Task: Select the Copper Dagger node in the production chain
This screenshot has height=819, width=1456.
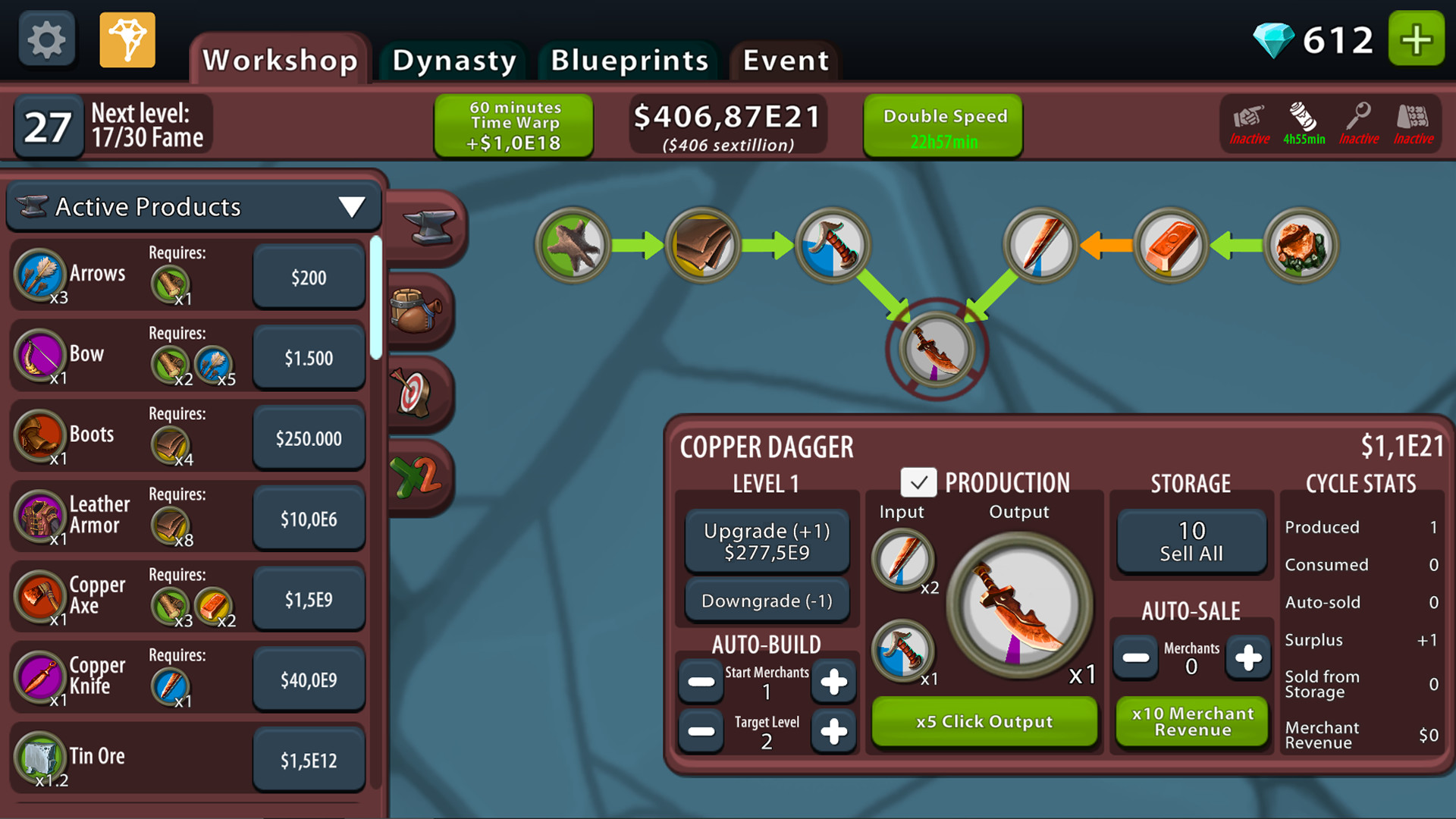Action: (x=935, y=348)
